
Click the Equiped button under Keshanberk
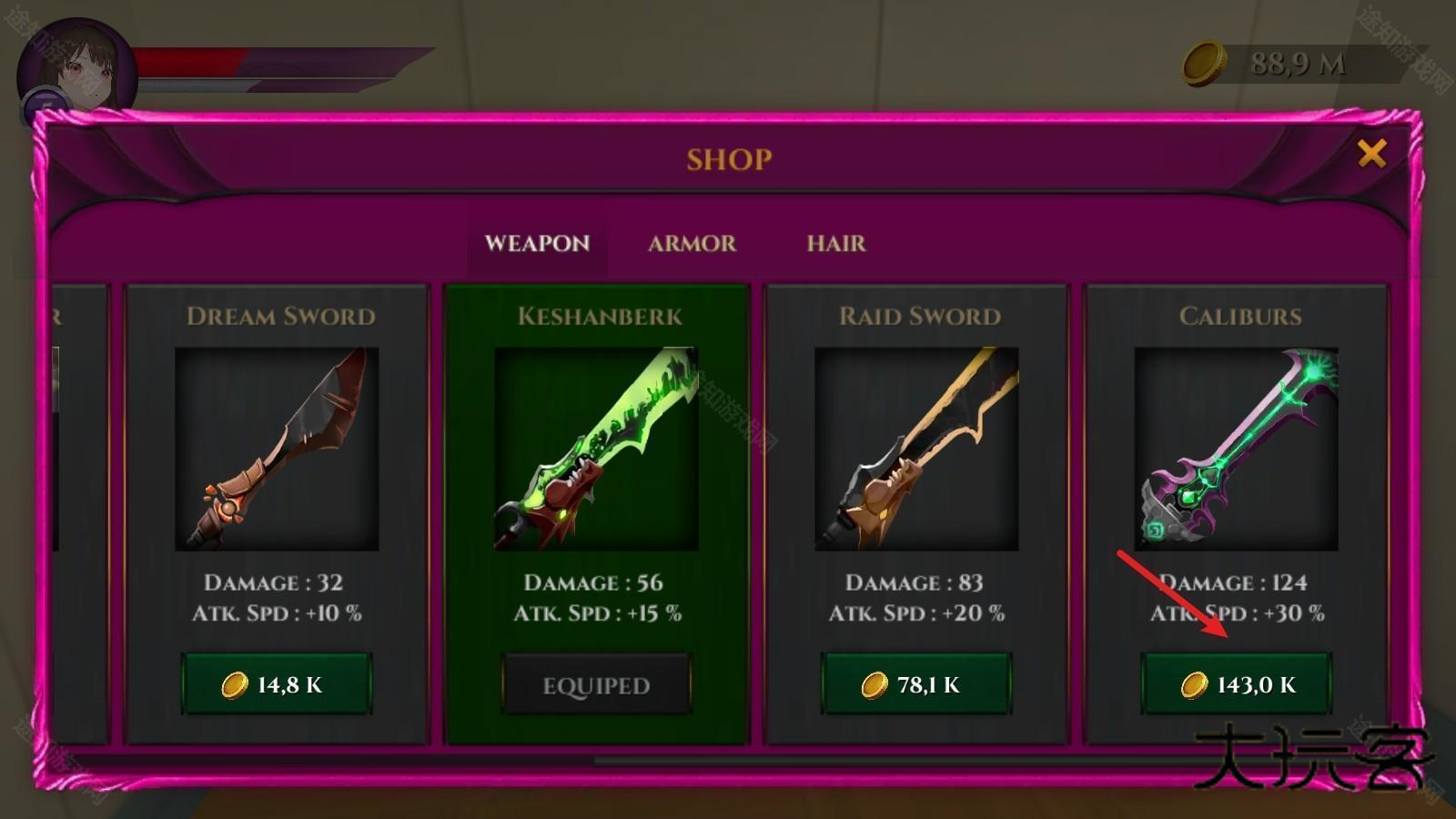[x=596, y=685]
